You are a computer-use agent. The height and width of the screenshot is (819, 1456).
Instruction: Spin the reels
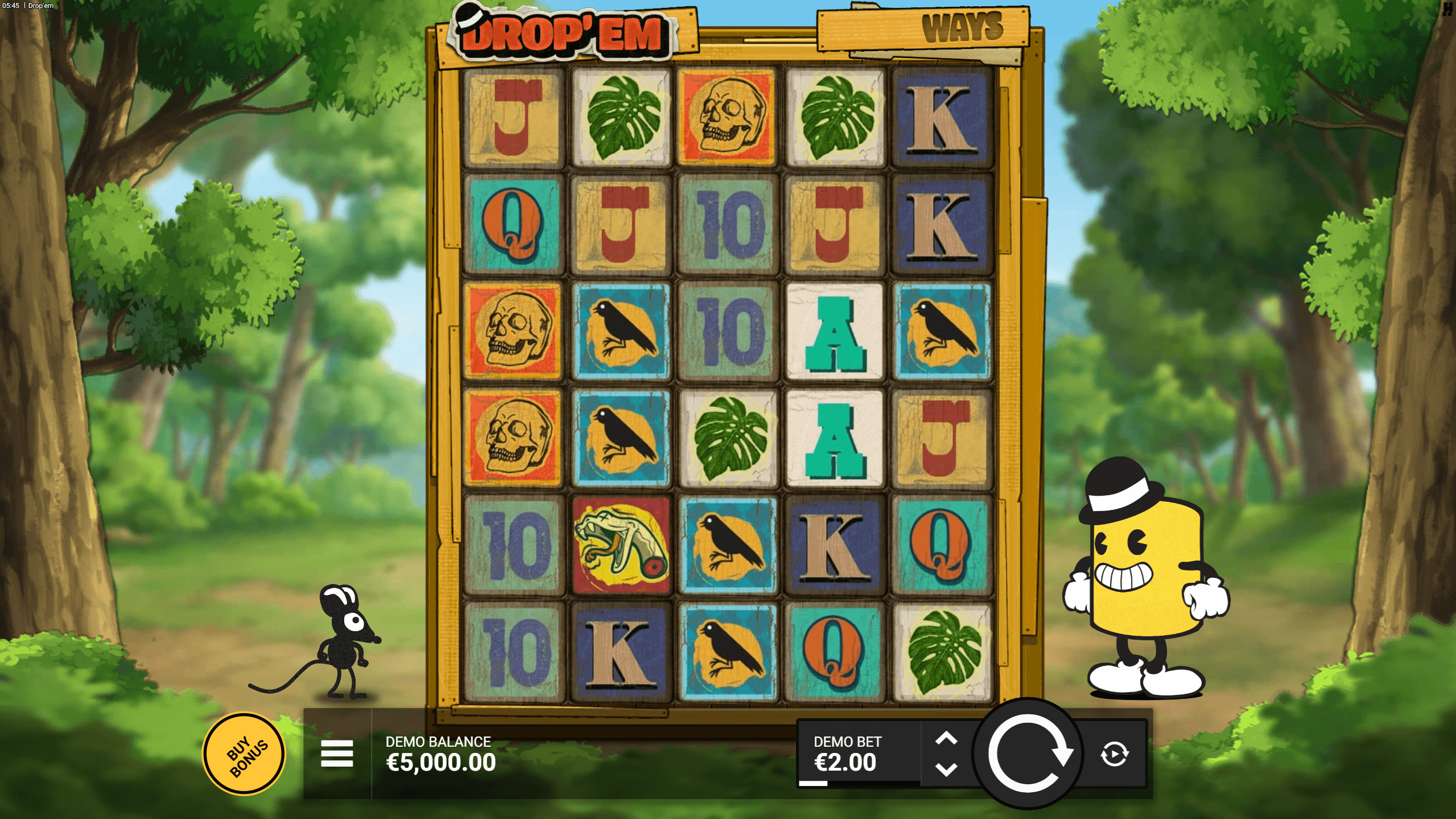[x=1028, y=754]
